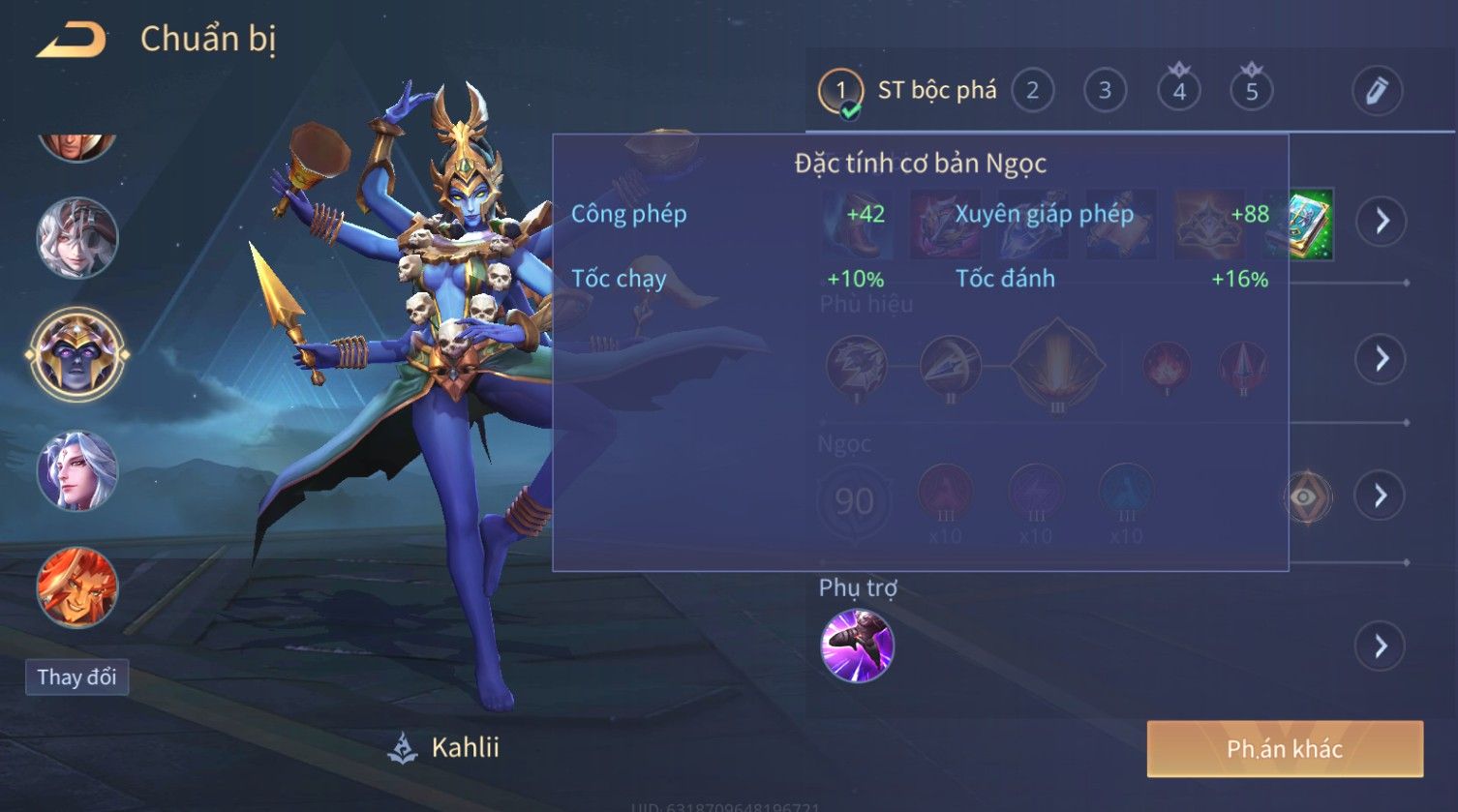1458x812 pixels.
Task: Choose the white-haired hero with blue skin
Action: pyautogui.click(x=76, y=471)
